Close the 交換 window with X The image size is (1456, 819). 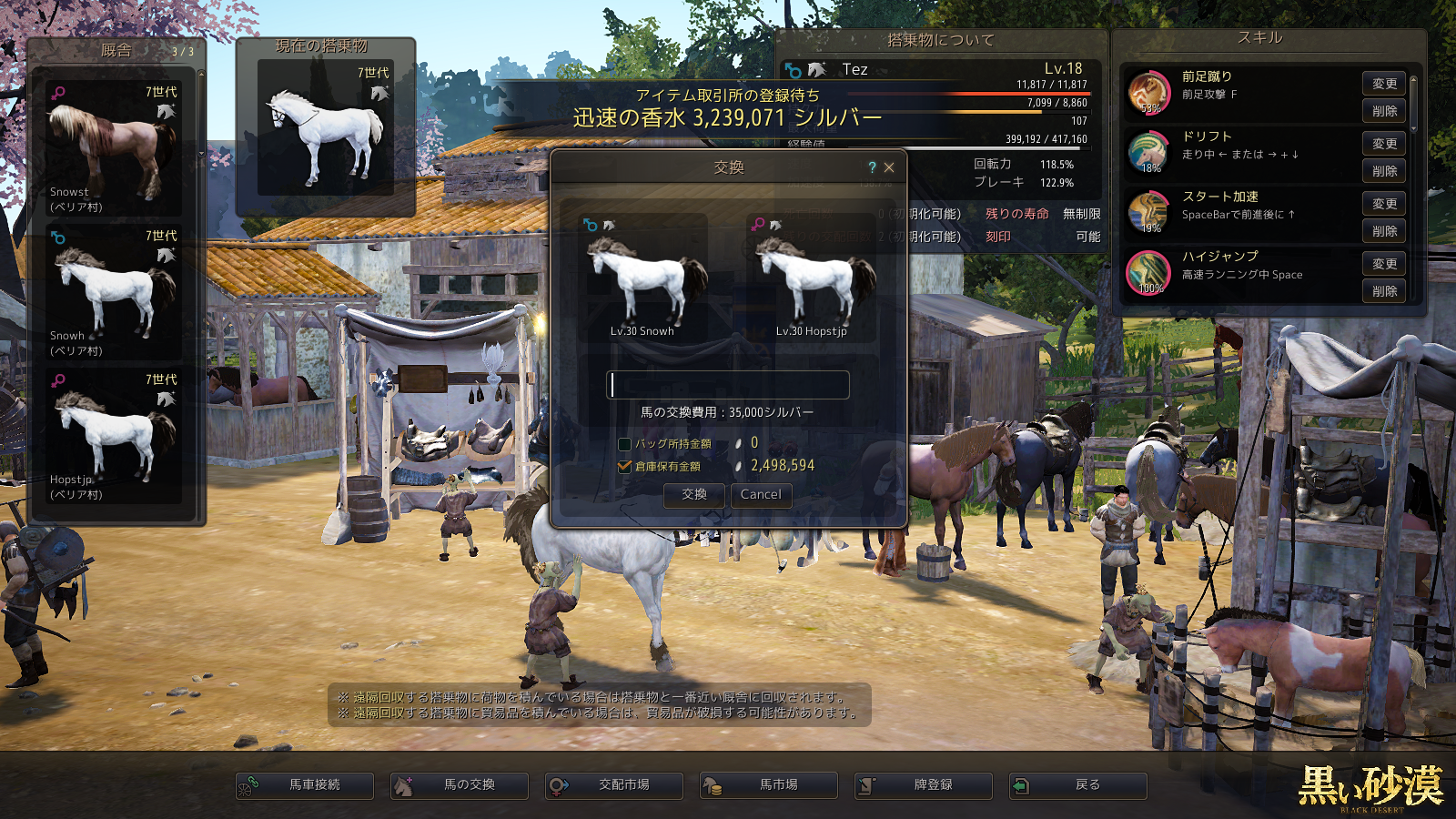tap(889, 167)
